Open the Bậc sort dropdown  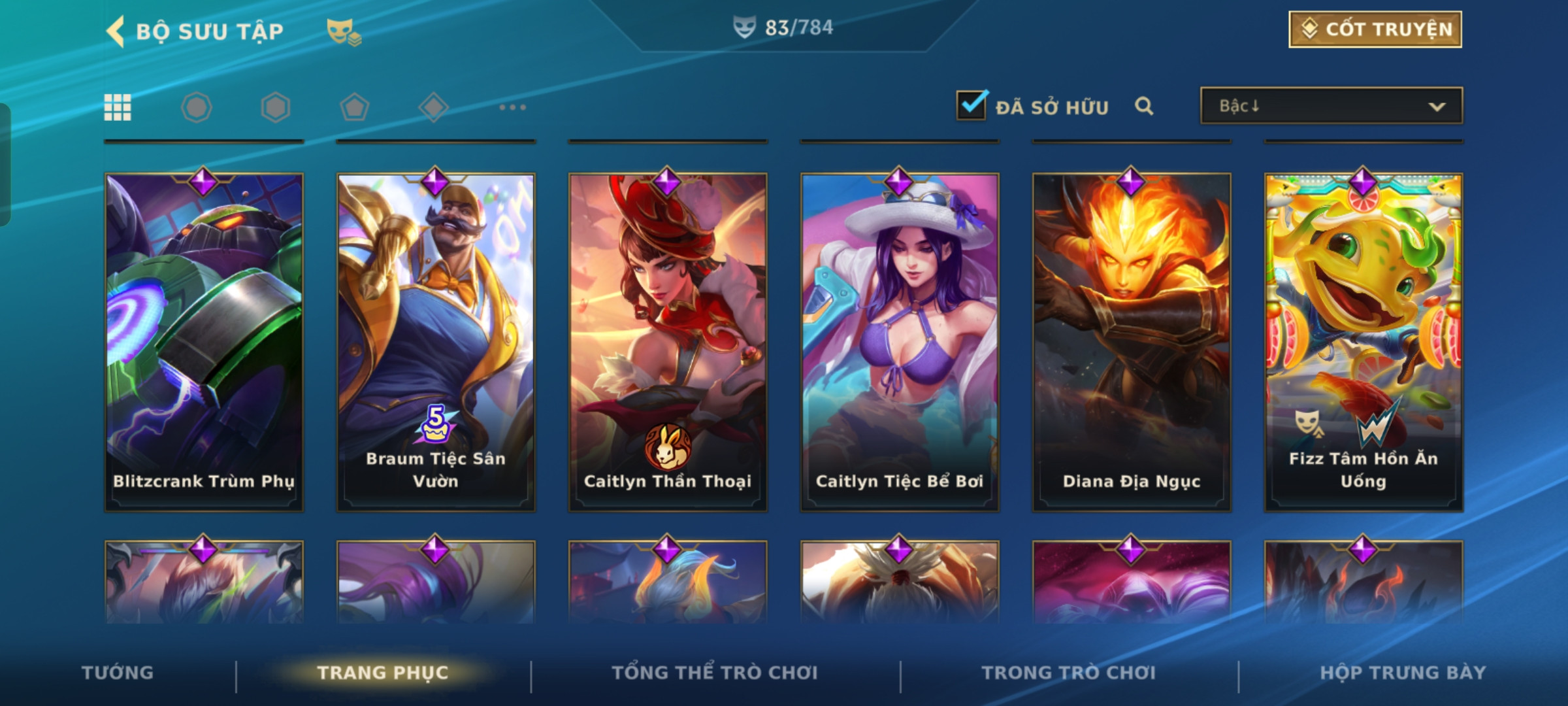1331,106
